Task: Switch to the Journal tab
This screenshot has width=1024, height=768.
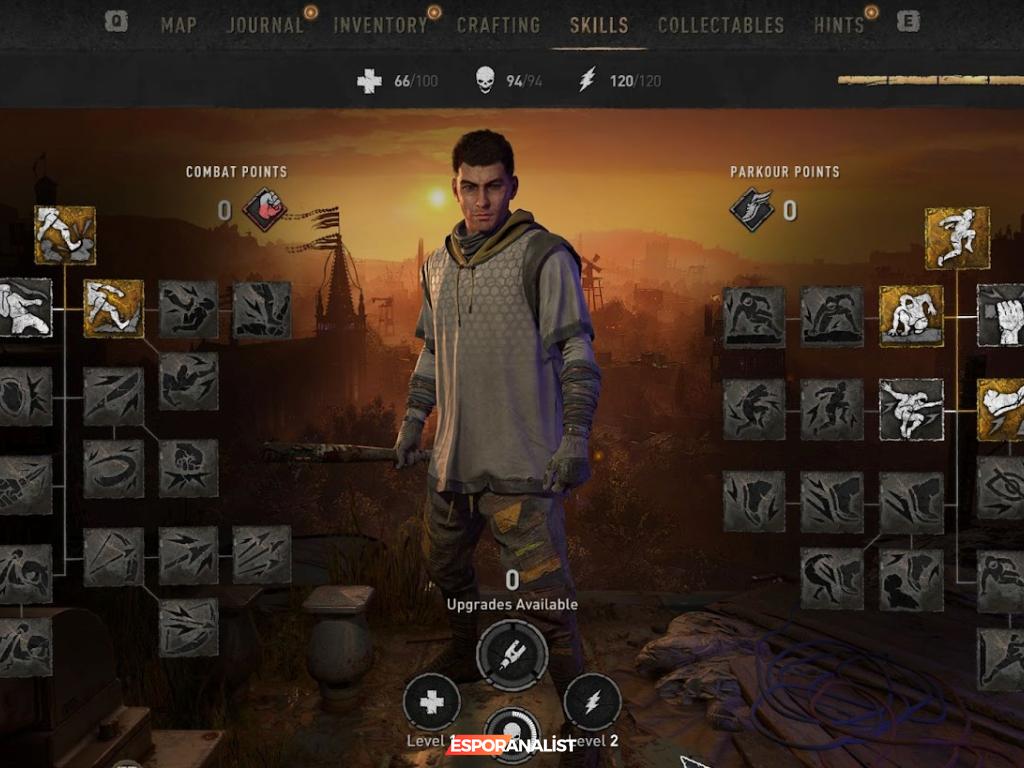Action: 264,25
